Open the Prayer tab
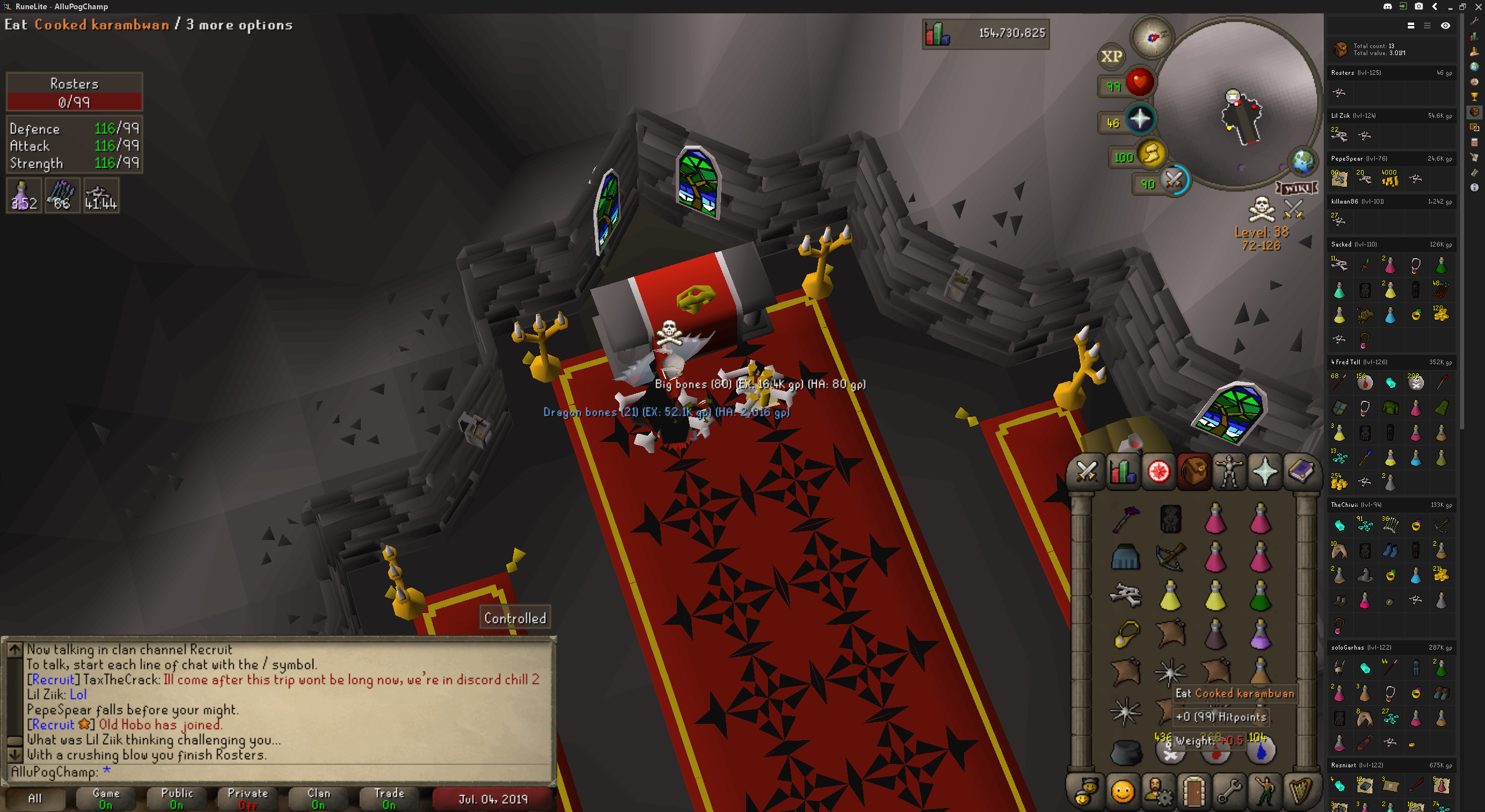The image size is (1485, 812). click(1265, 471)
